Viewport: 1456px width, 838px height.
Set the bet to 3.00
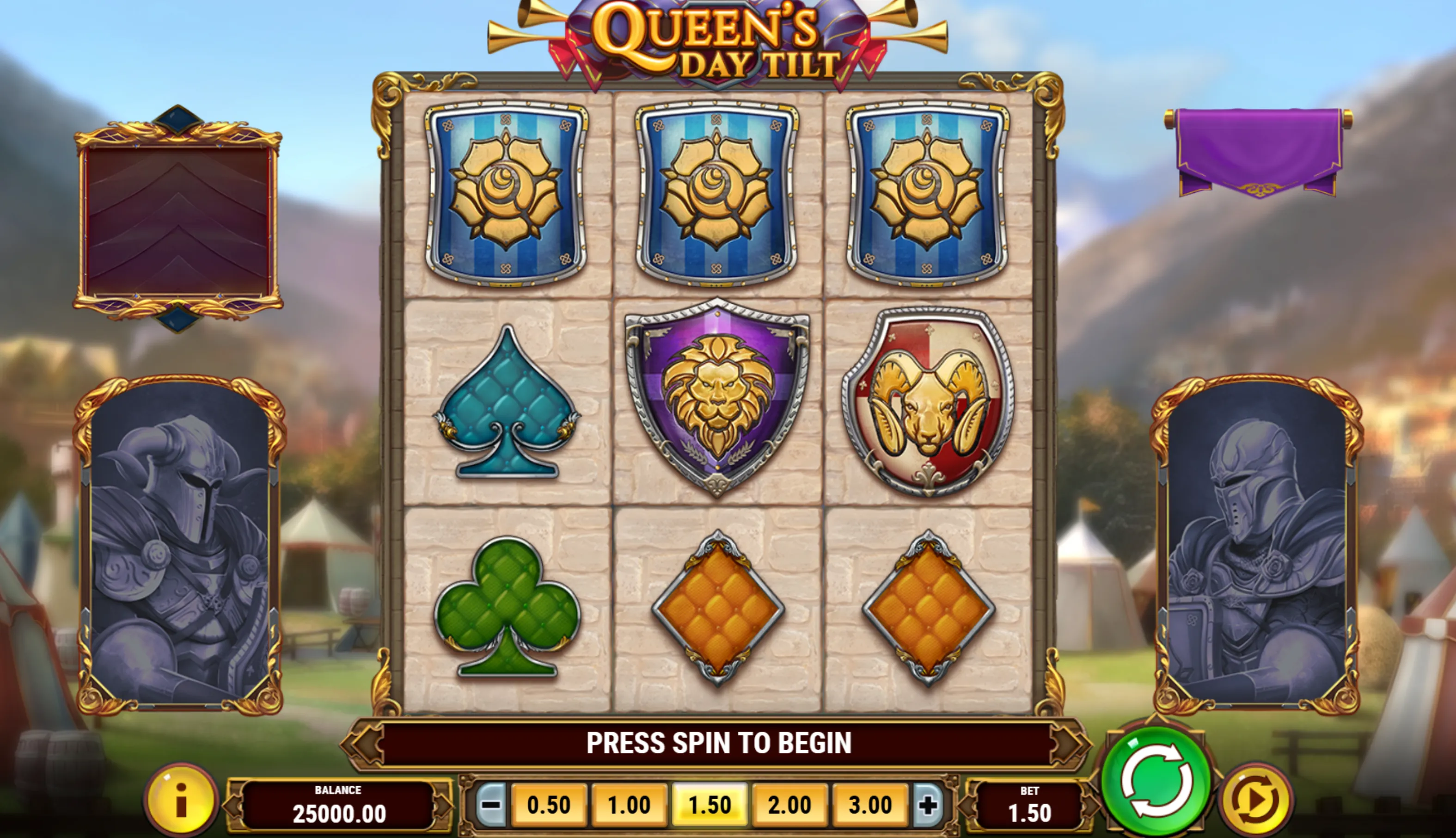coord(870,805)
